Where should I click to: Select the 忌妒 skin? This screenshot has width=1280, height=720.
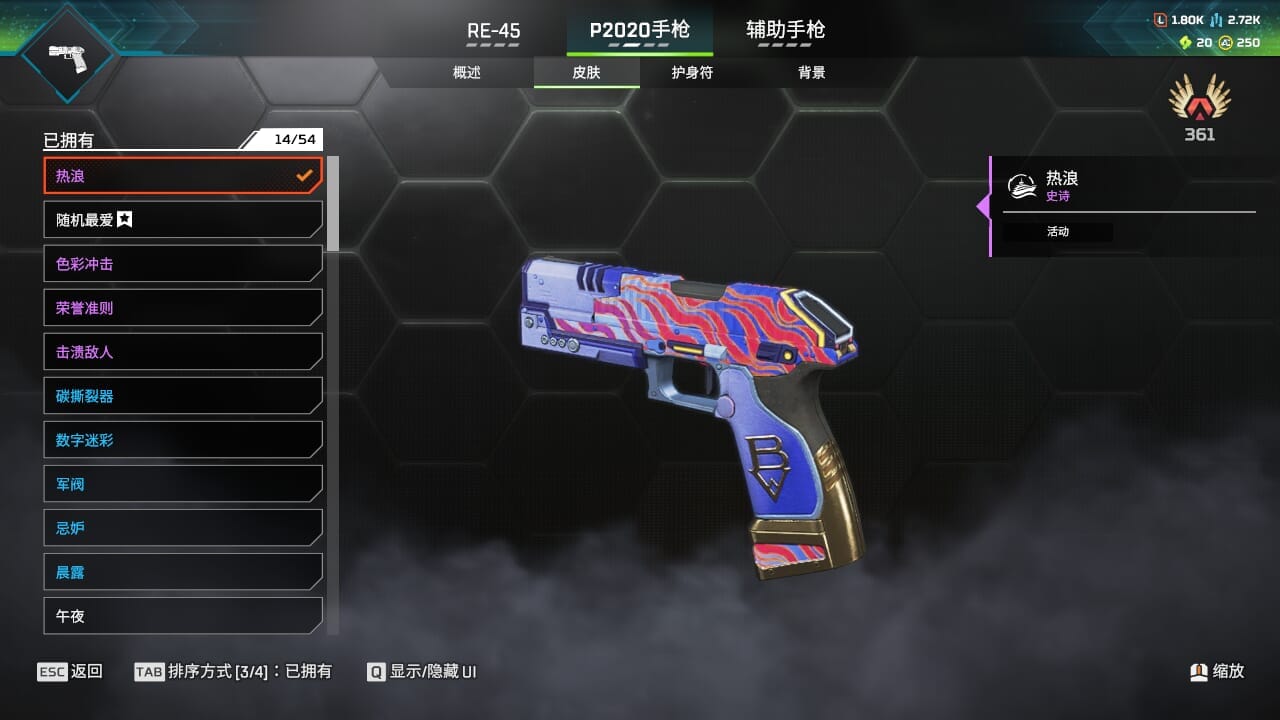pyautogui.click(x=183, y=528)
